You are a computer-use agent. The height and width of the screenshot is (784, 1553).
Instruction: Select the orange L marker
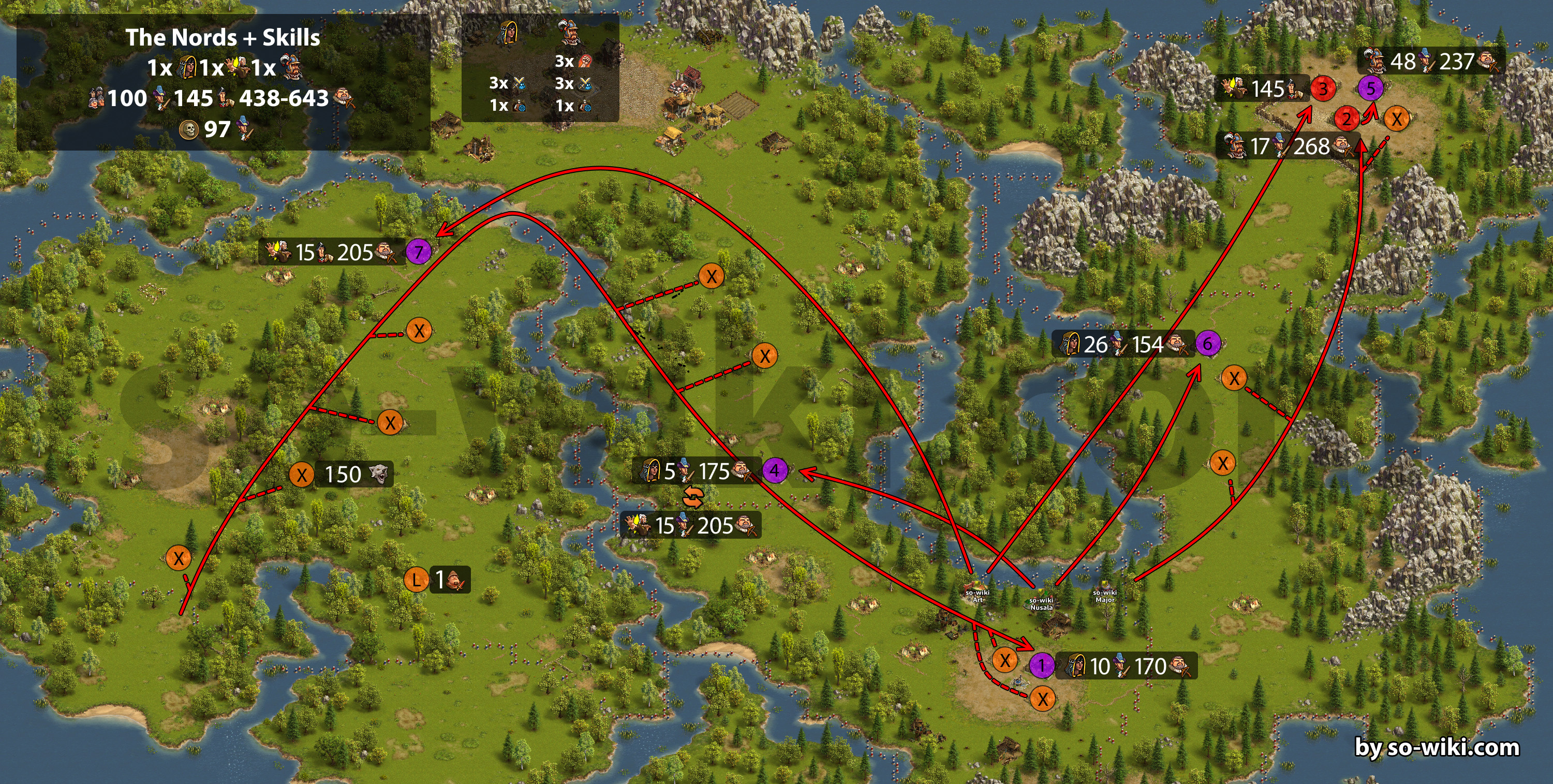(416, 580)
